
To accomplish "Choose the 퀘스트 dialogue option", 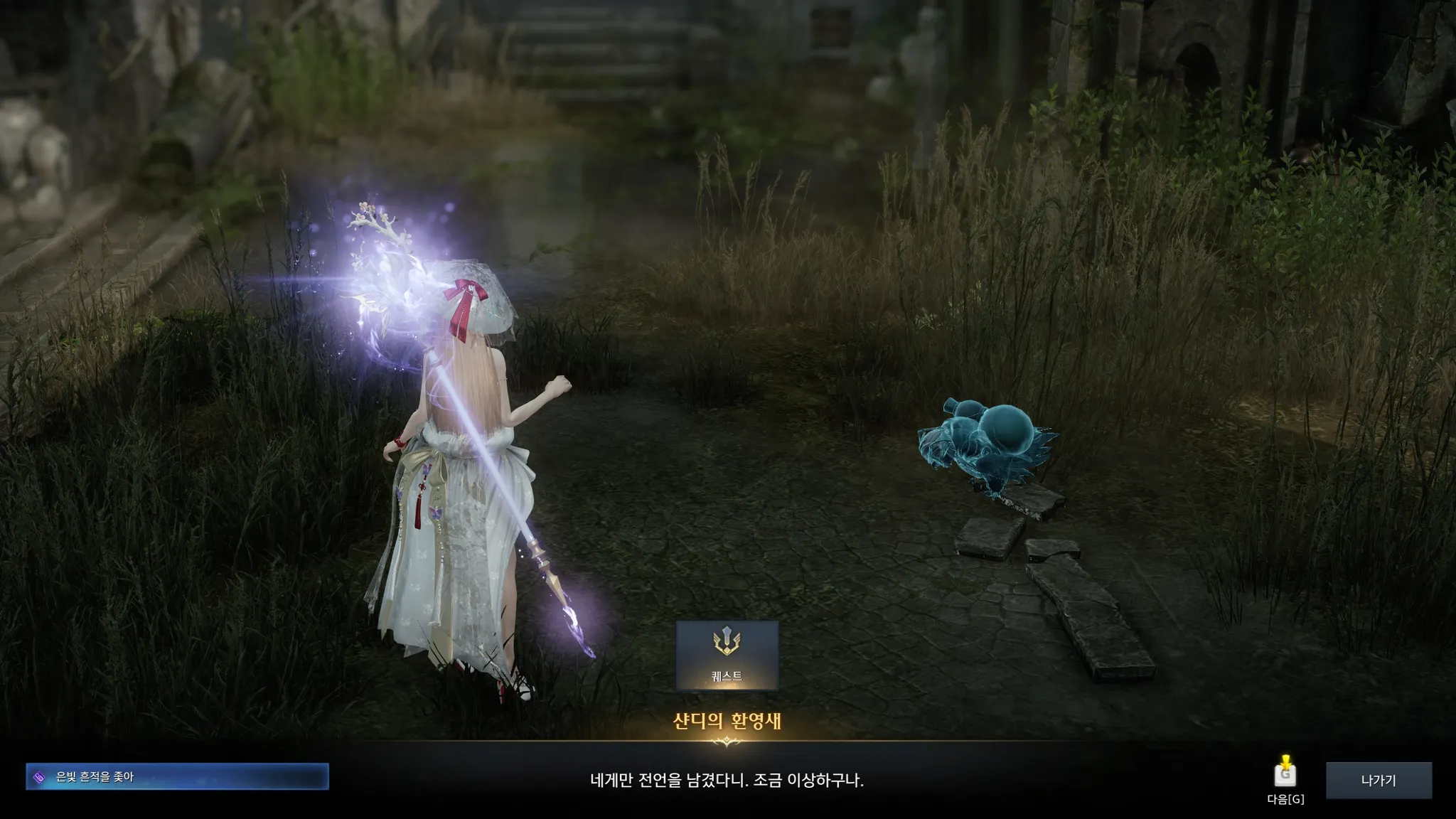I will pos(727,655).
